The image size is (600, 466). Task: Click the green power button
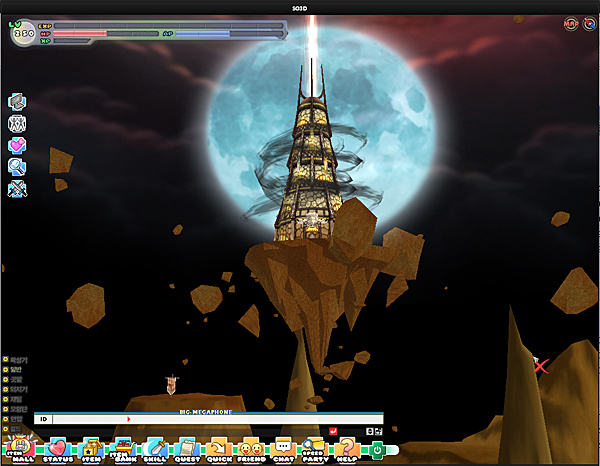coord(376,450)
